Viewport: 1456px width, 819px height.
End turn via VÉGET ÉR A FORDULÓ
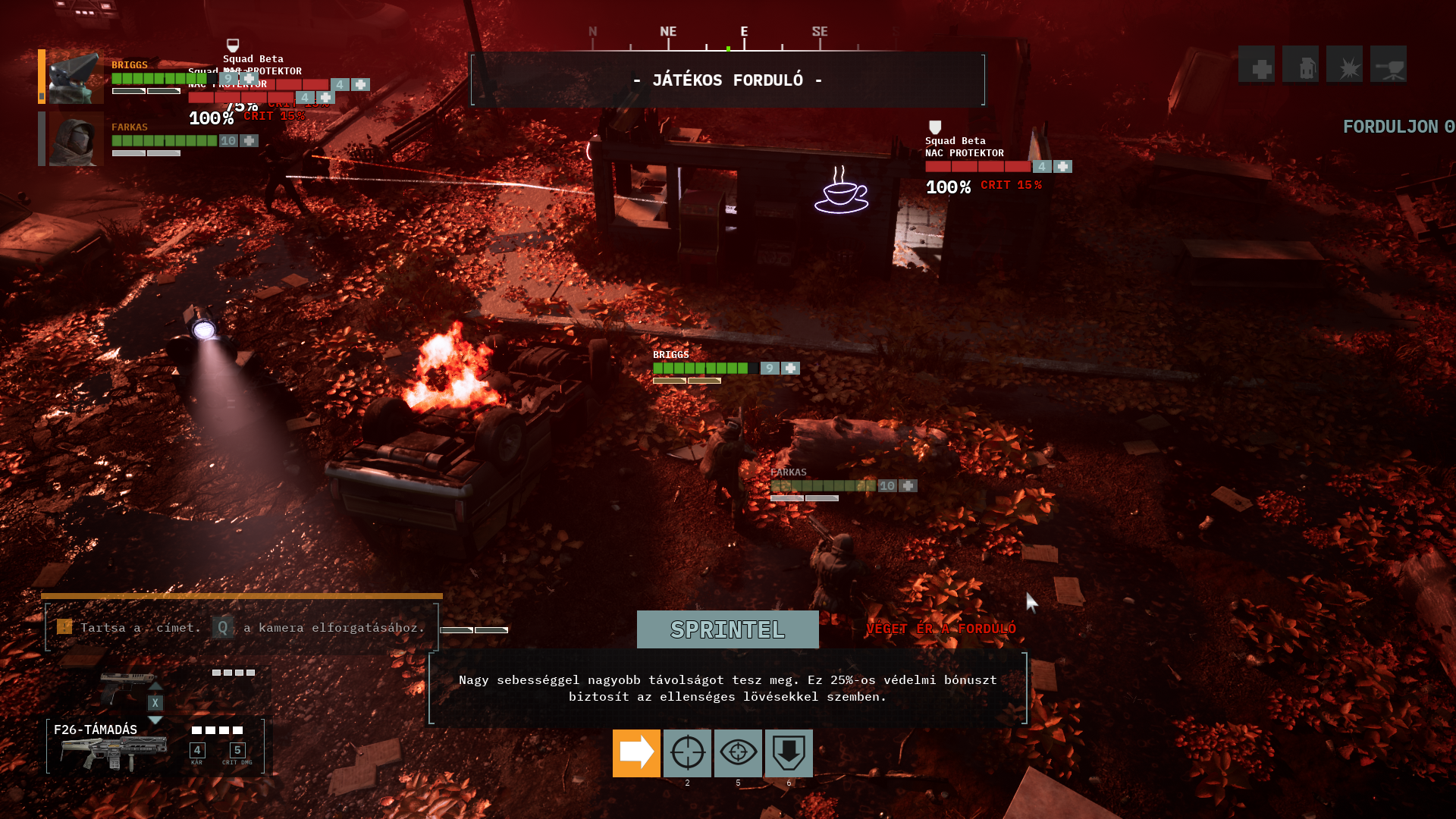tap(940, 629)
